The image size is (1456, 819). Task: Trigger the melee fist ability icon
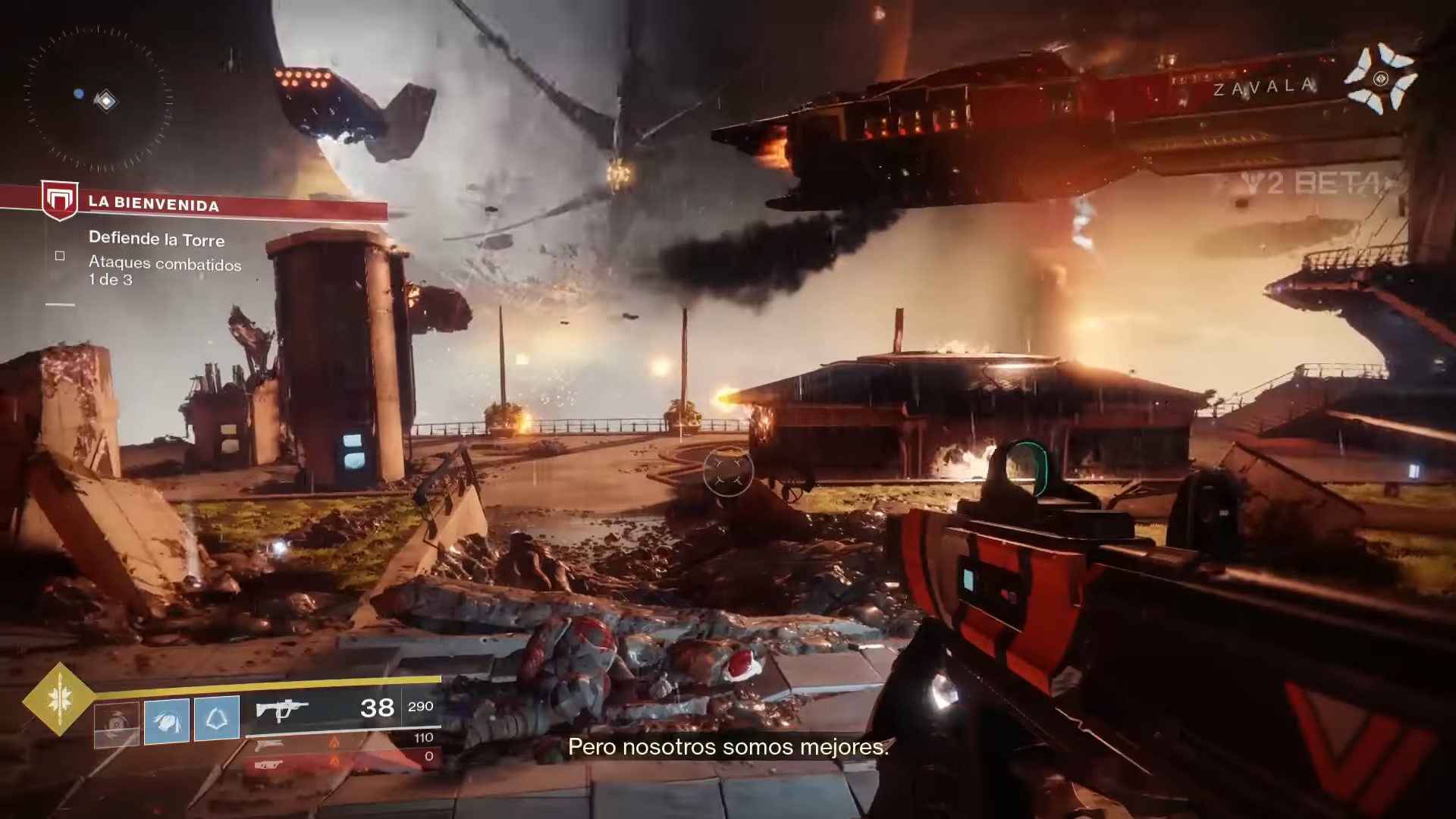[x=167, y=719]
